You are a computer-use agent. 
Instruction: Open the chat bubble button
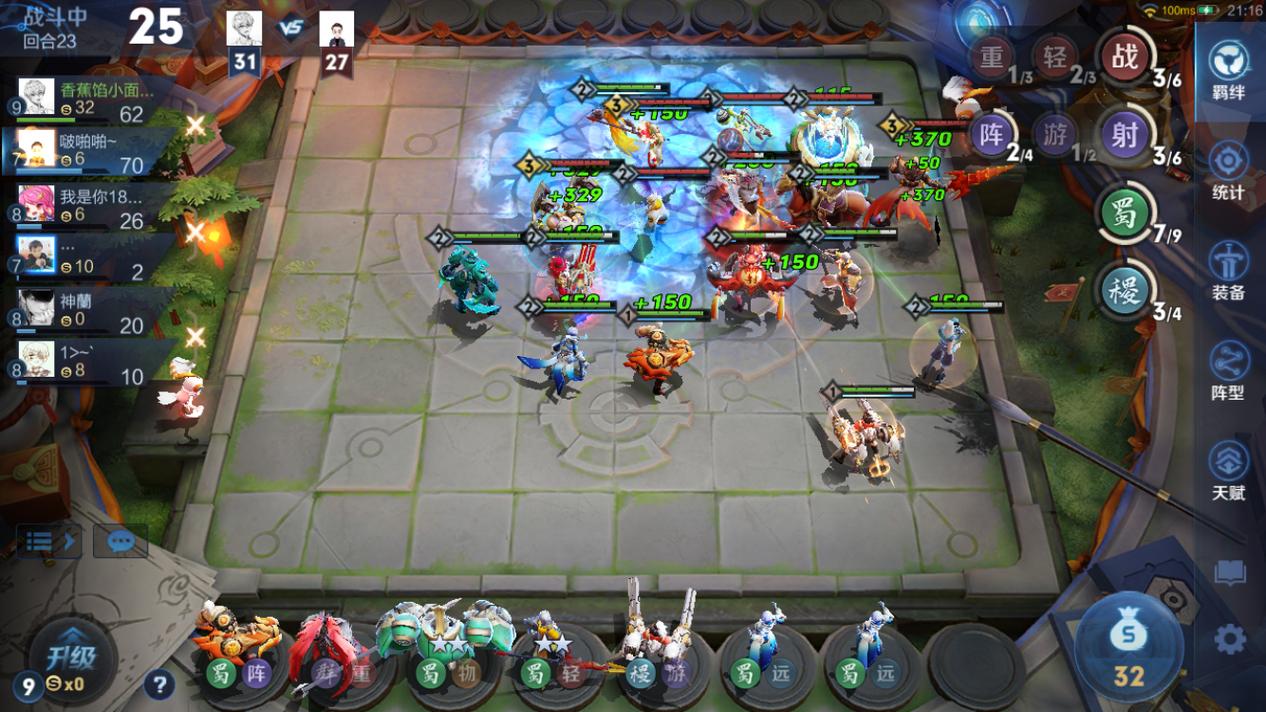coord(120,542)
